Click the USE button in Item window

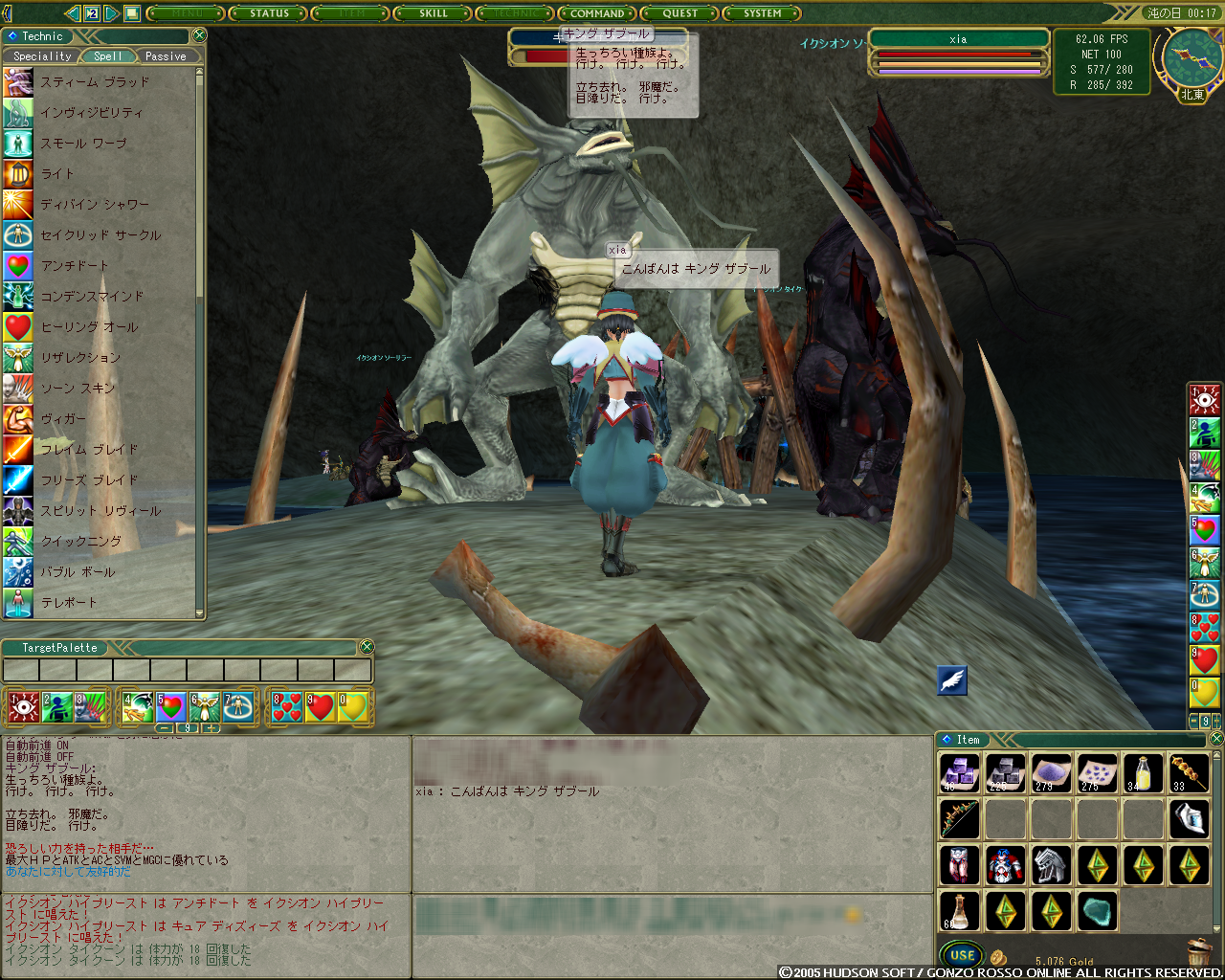click(962, 955)
